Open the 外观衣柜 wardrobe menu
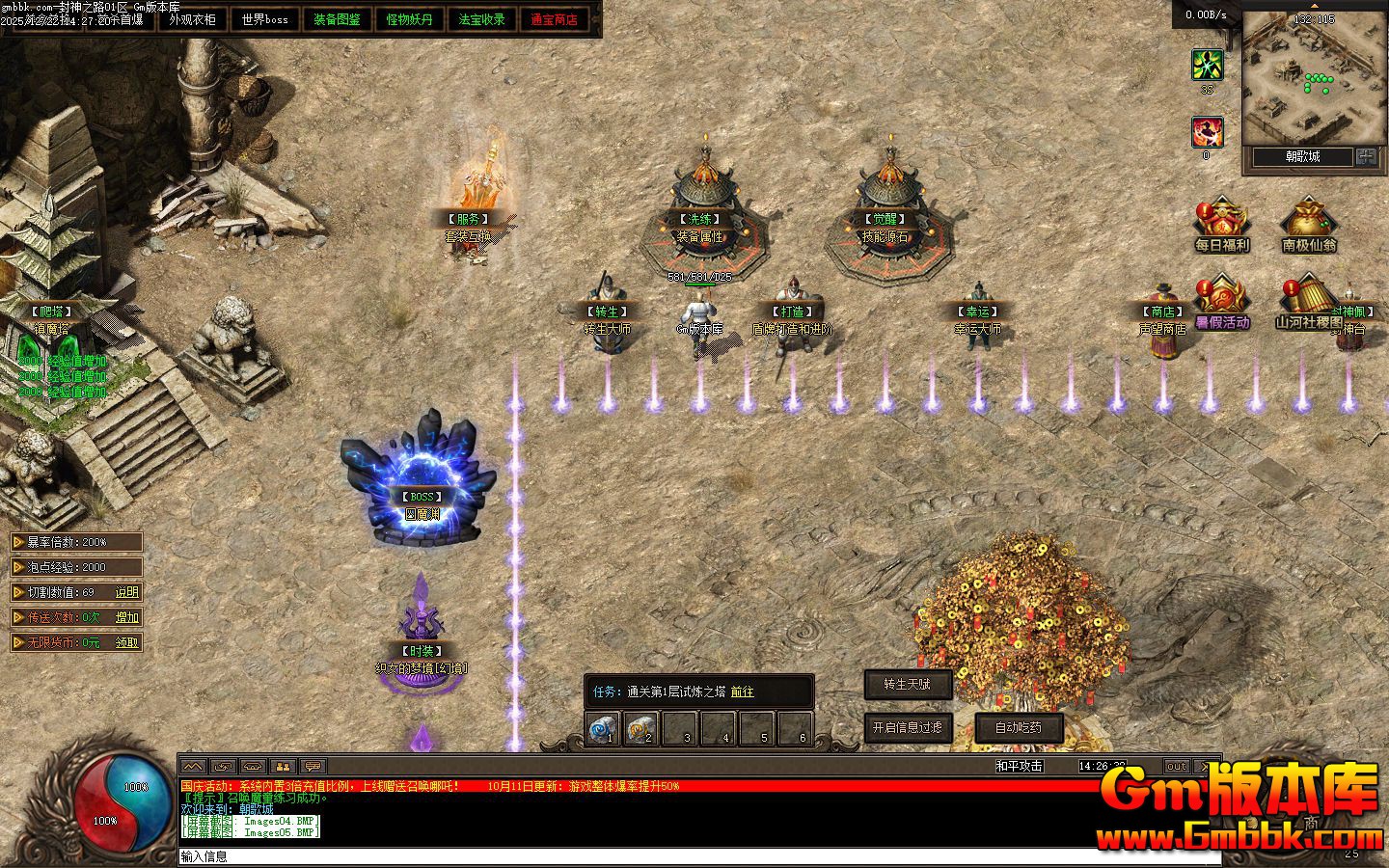Image resolution: width=1389 pixels, height=868 pixels. 192,19
